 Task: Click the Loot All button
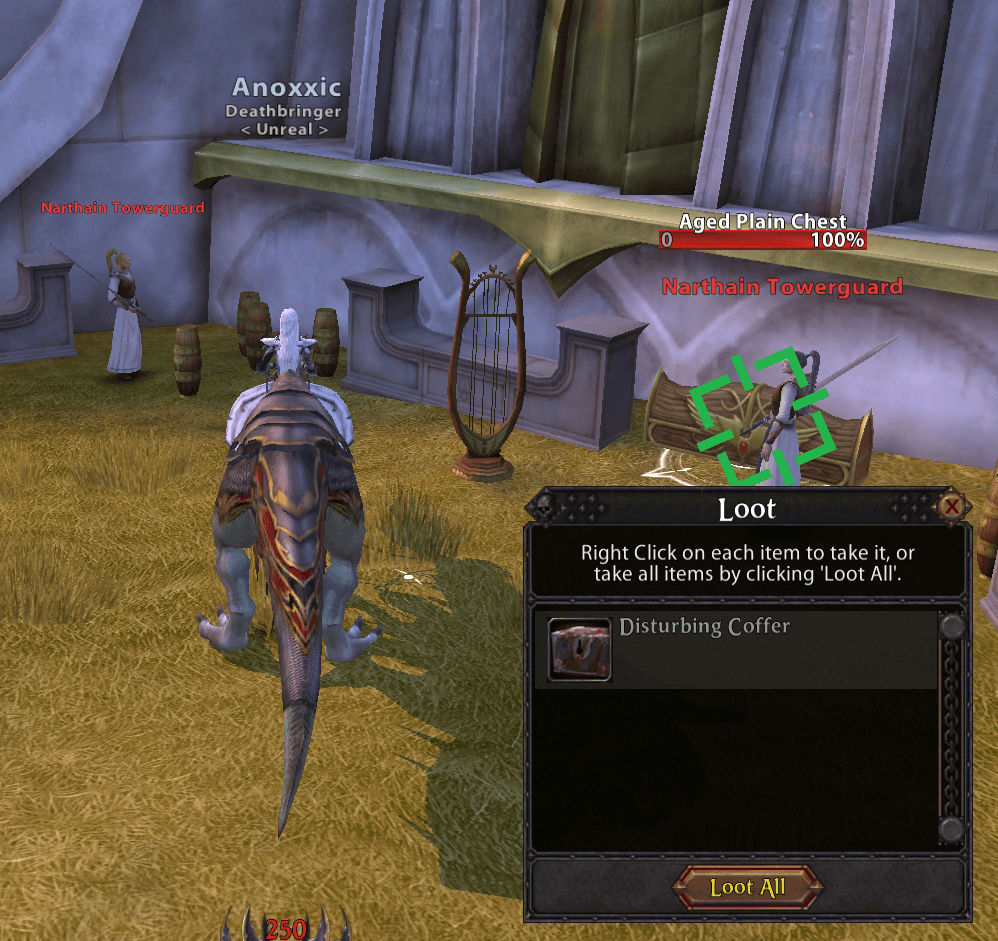[748, 887]
